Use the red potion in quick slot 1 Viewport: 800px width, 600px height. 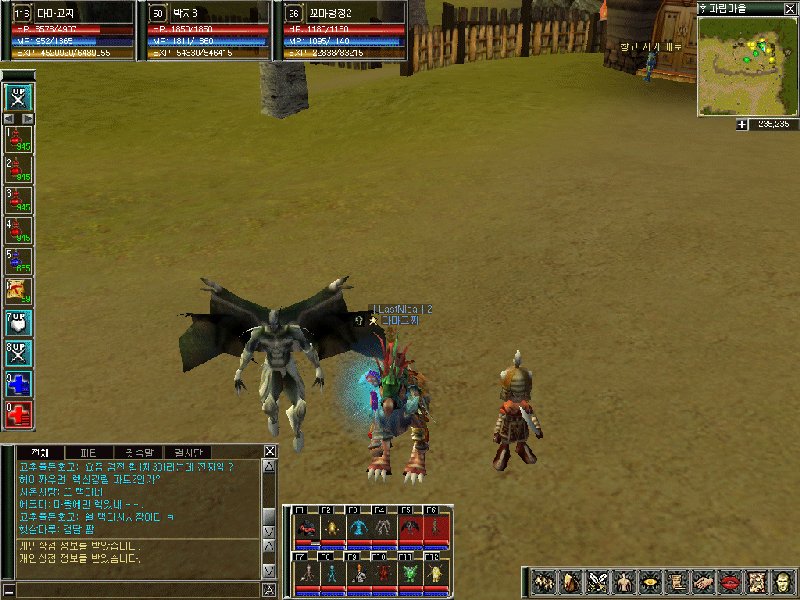coord(19,140)
